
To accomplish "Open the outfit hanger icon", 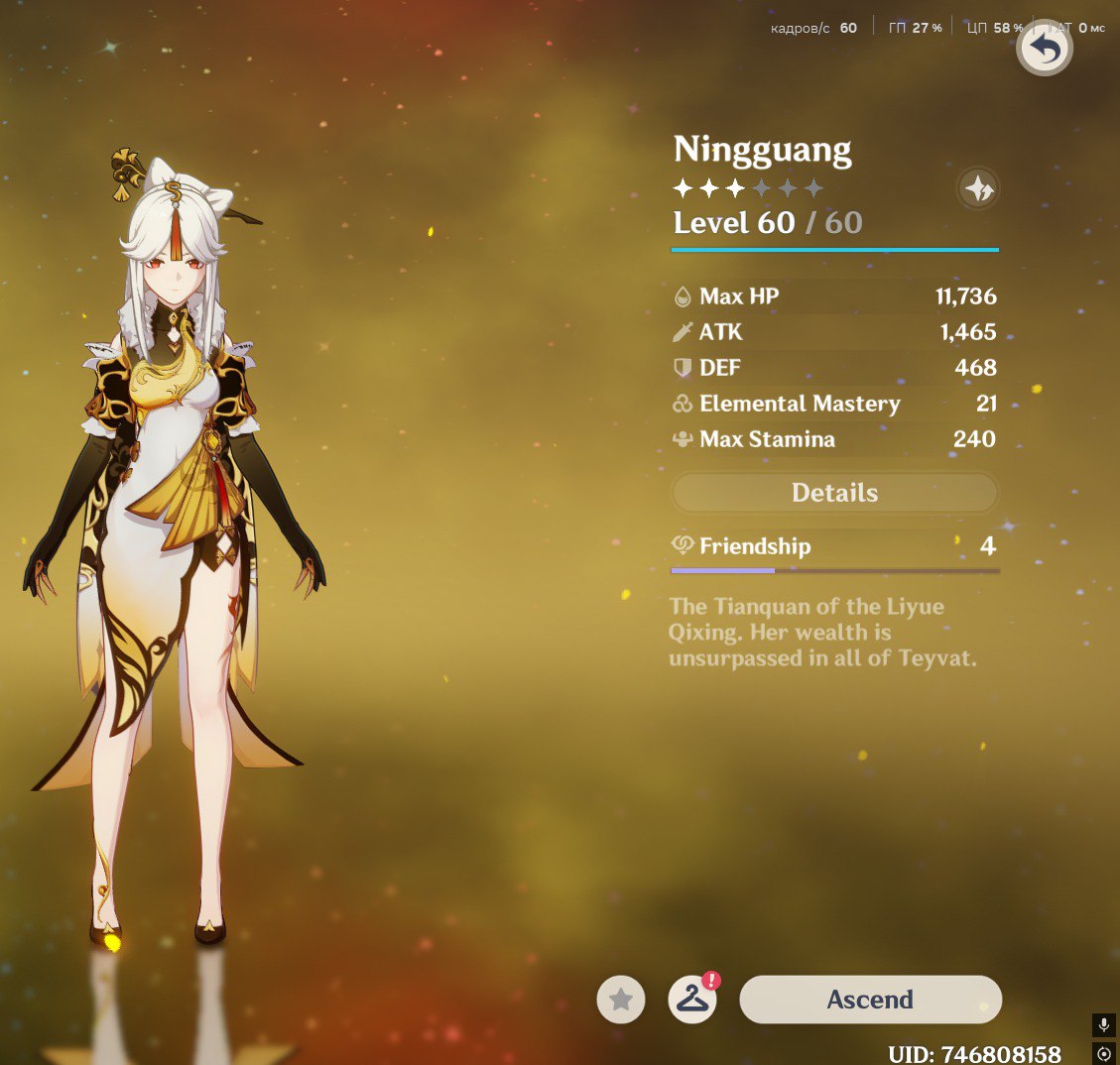I will tap(692, 1000).
